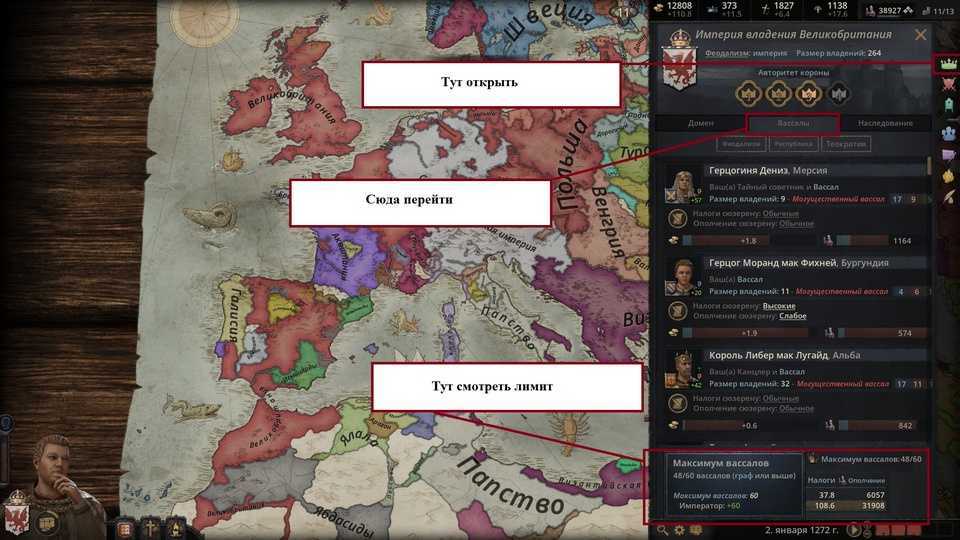The height and width of the screenshot is (540, 960).
Task: Switch to the Наследование tab
Action: tap(886, 123)
